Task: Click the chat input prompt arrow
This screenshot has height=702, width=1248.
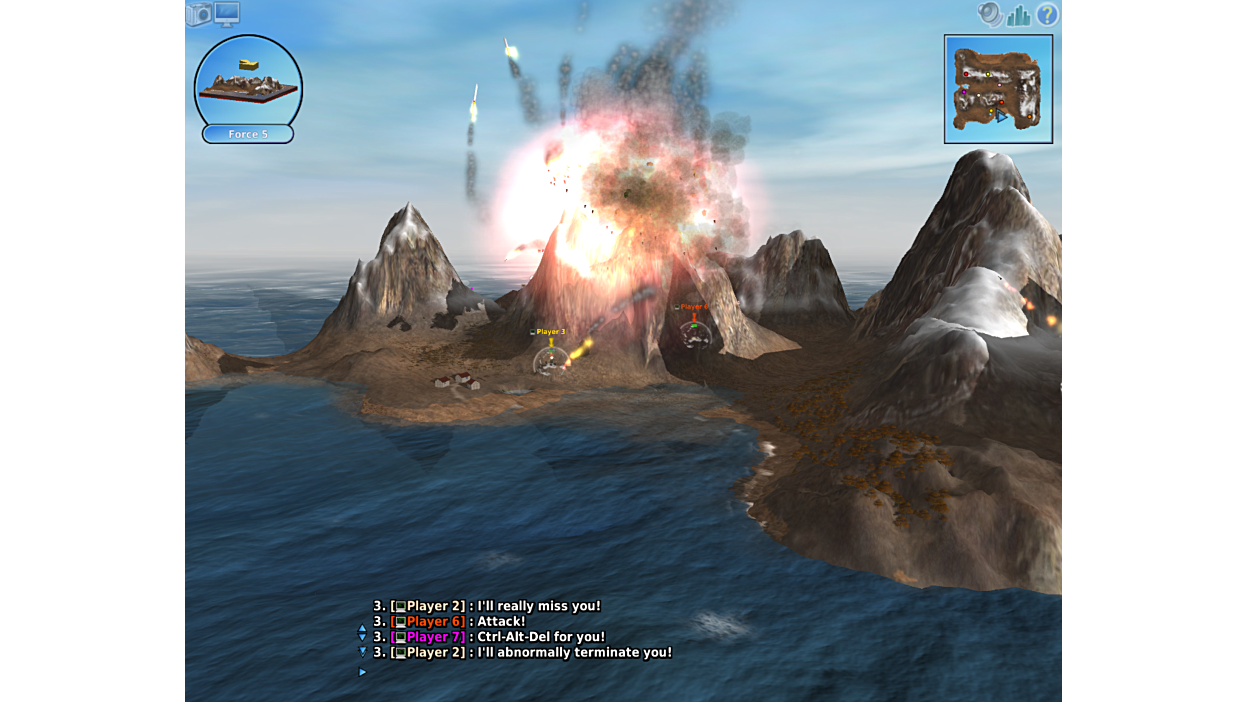Action: 362,672
